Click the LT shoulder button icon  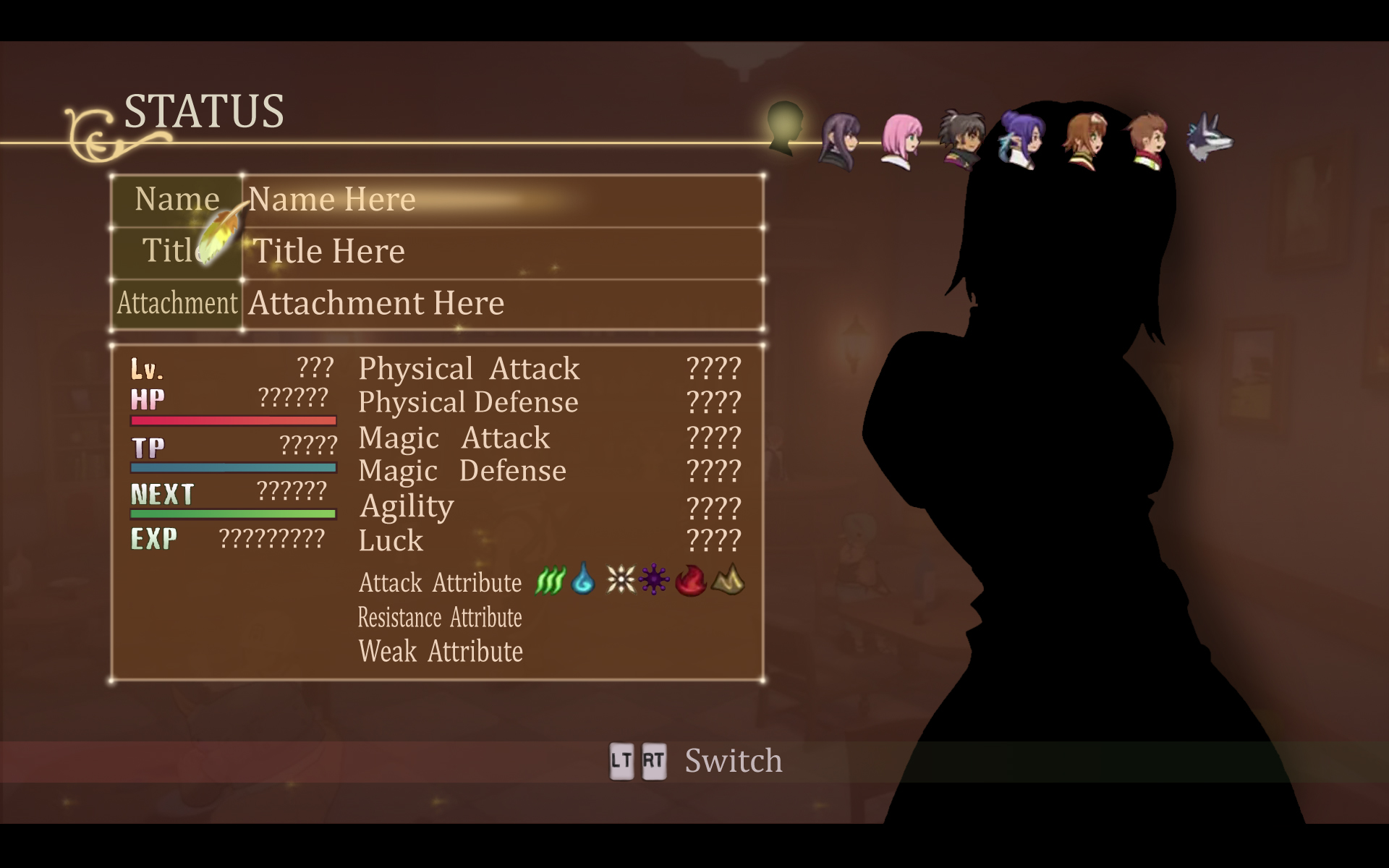[623, 762]
